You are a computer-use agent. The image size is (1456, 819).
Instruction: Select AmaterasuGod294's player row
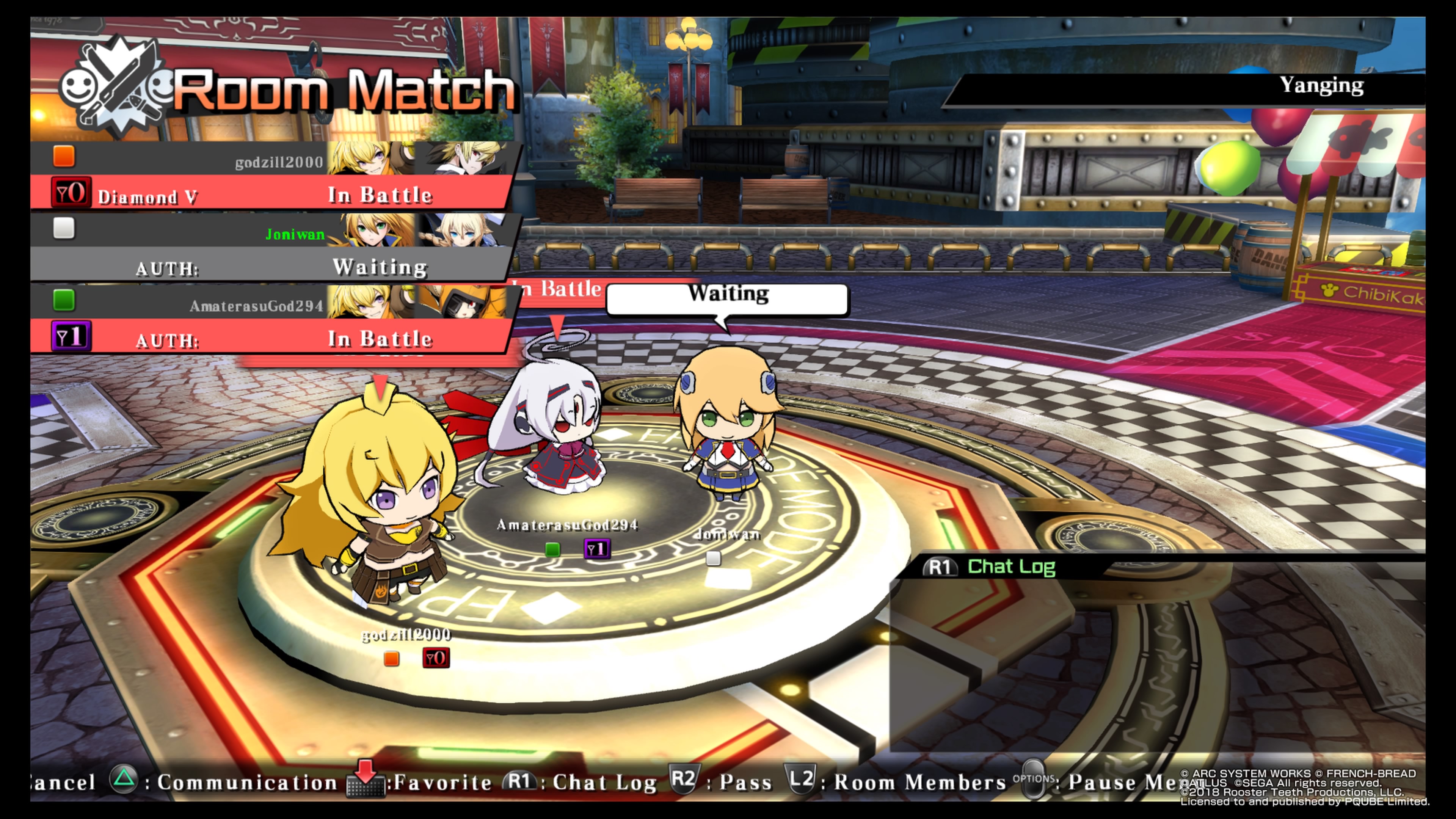pyautogui.click(x=271, y=319)
